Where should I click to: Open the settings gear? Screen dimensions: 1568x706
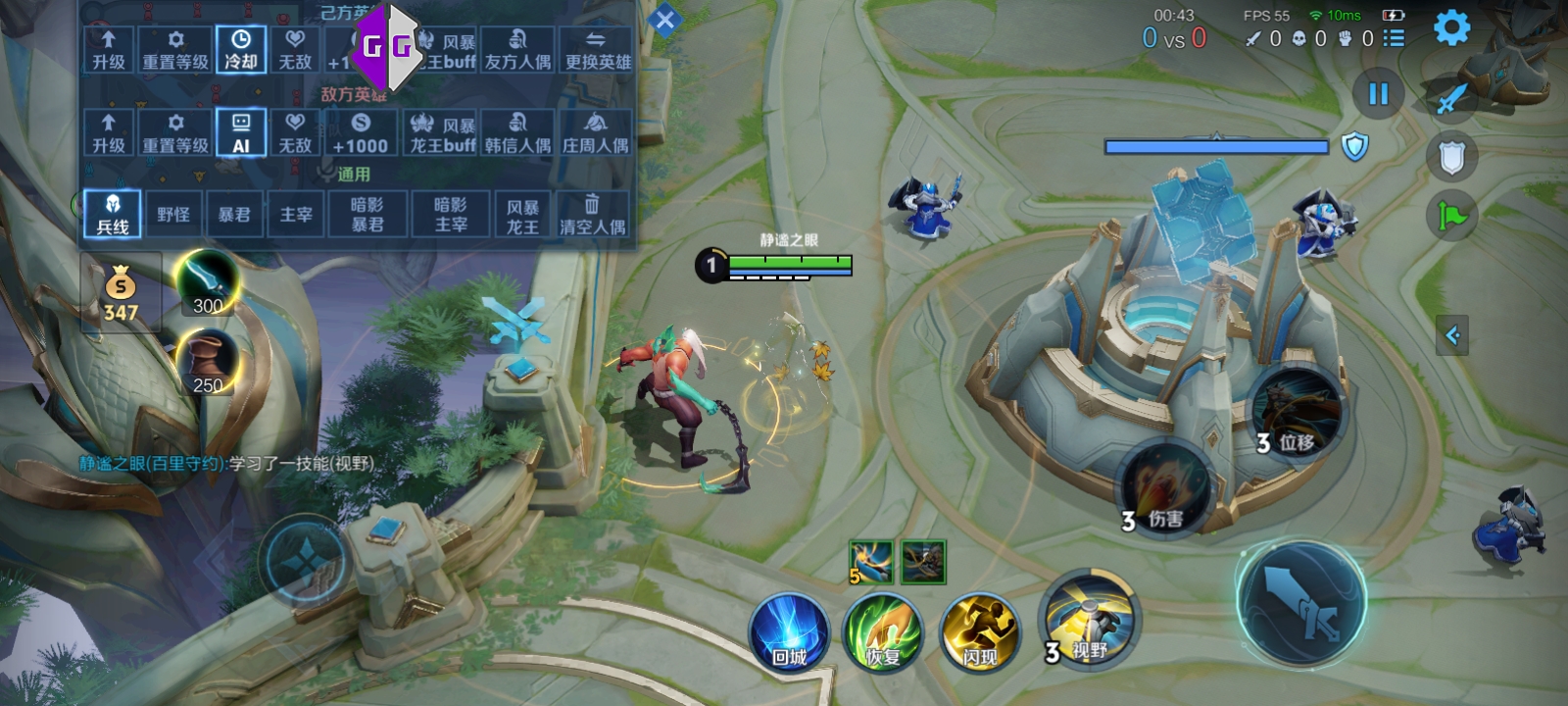coord(1451,27)
